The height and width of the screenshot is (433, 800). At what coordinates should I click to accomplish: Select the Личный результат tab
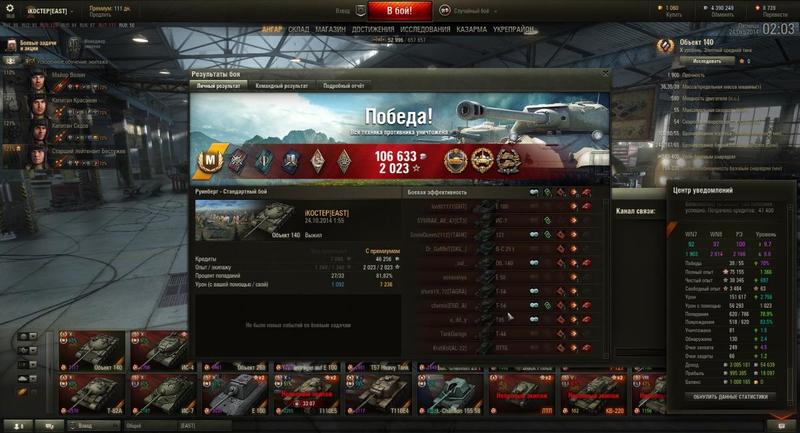click(217, 86)
